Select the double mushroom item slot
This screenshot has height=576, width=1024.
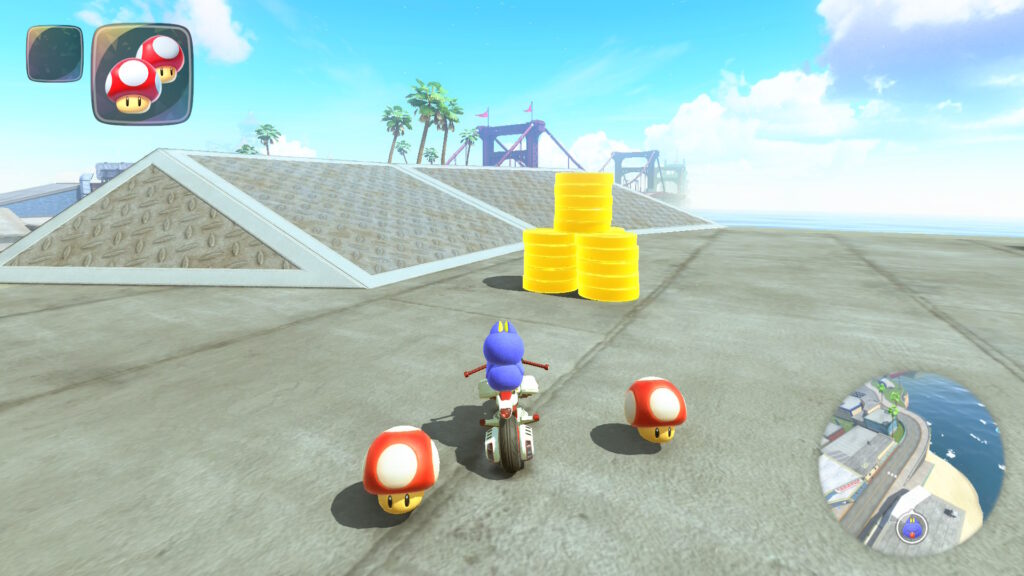[142, 73]
